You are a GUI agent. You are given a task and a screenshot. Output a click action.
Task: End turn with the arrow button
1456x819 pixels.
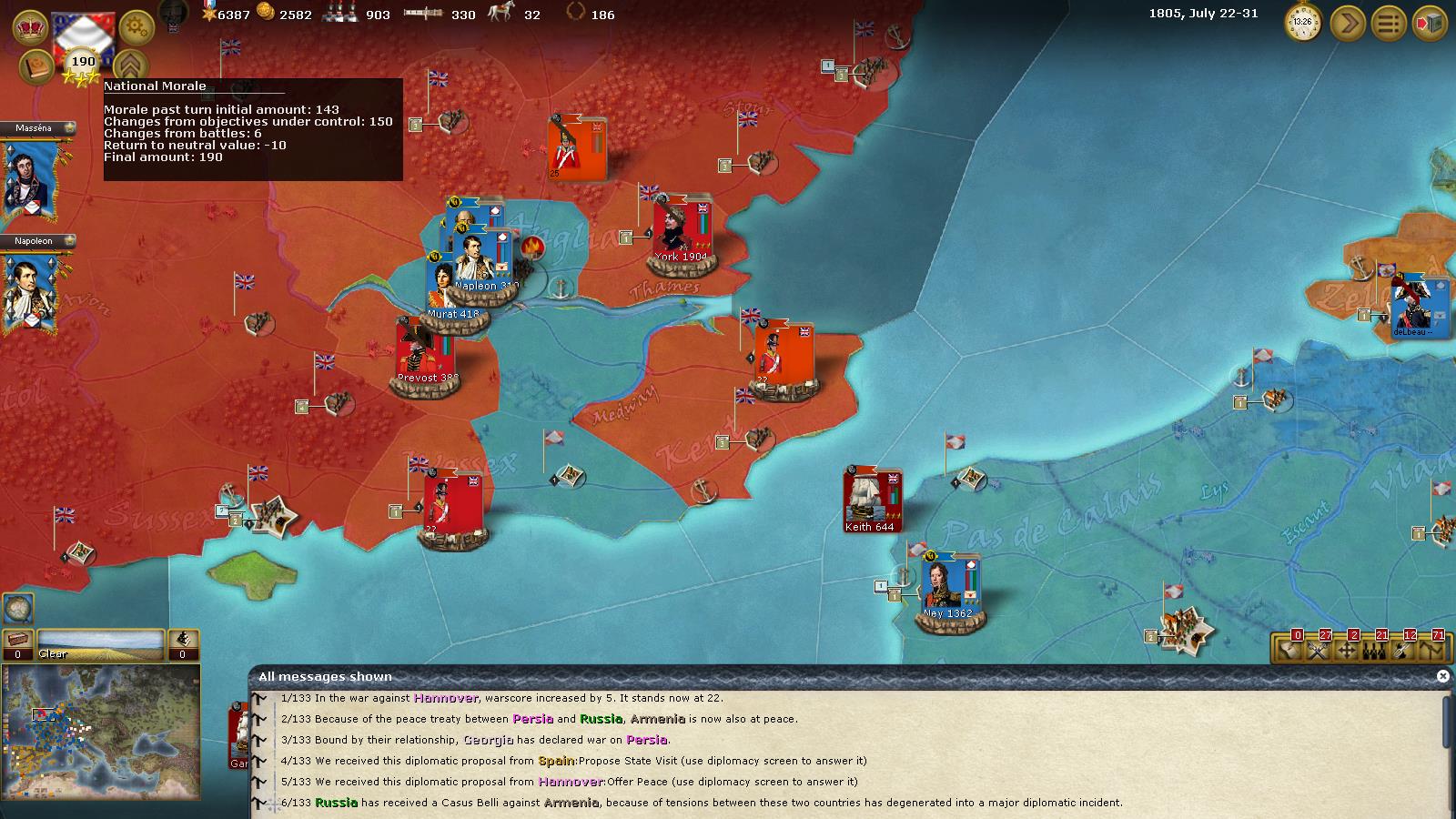point(1348,23)
